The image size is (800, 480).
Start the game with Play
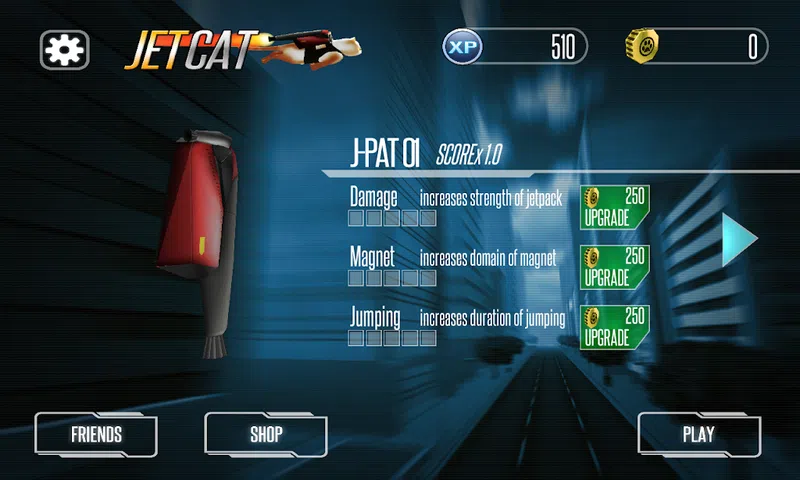[698, 435]
